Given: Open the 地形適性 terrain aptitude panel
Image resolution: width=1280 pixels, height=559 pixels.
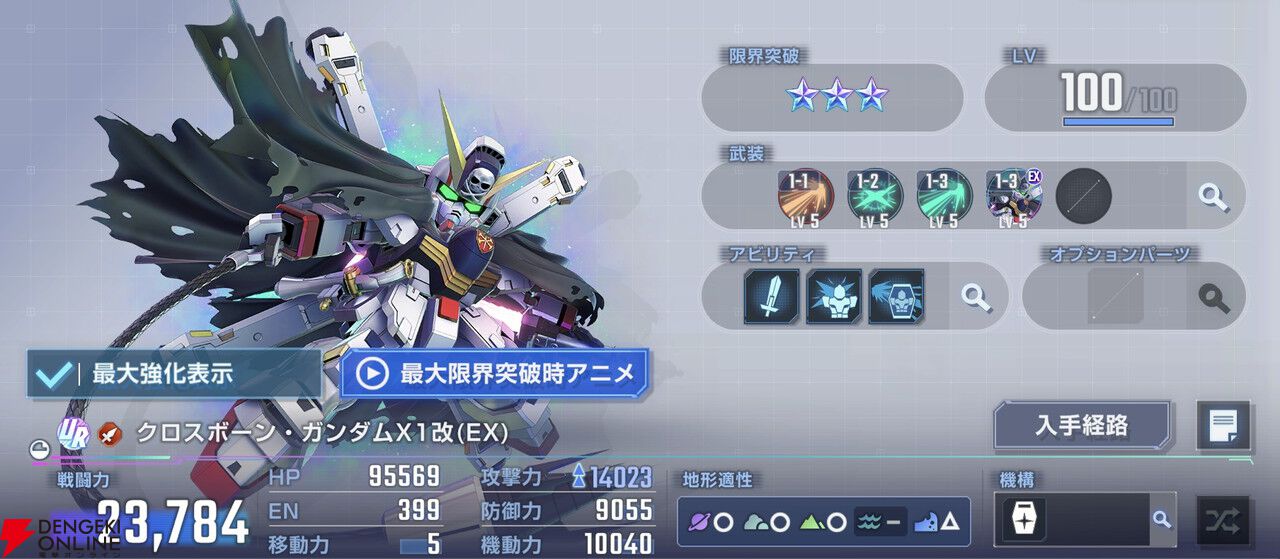Looking at the screenshot, I should click(x=824, y=521).
